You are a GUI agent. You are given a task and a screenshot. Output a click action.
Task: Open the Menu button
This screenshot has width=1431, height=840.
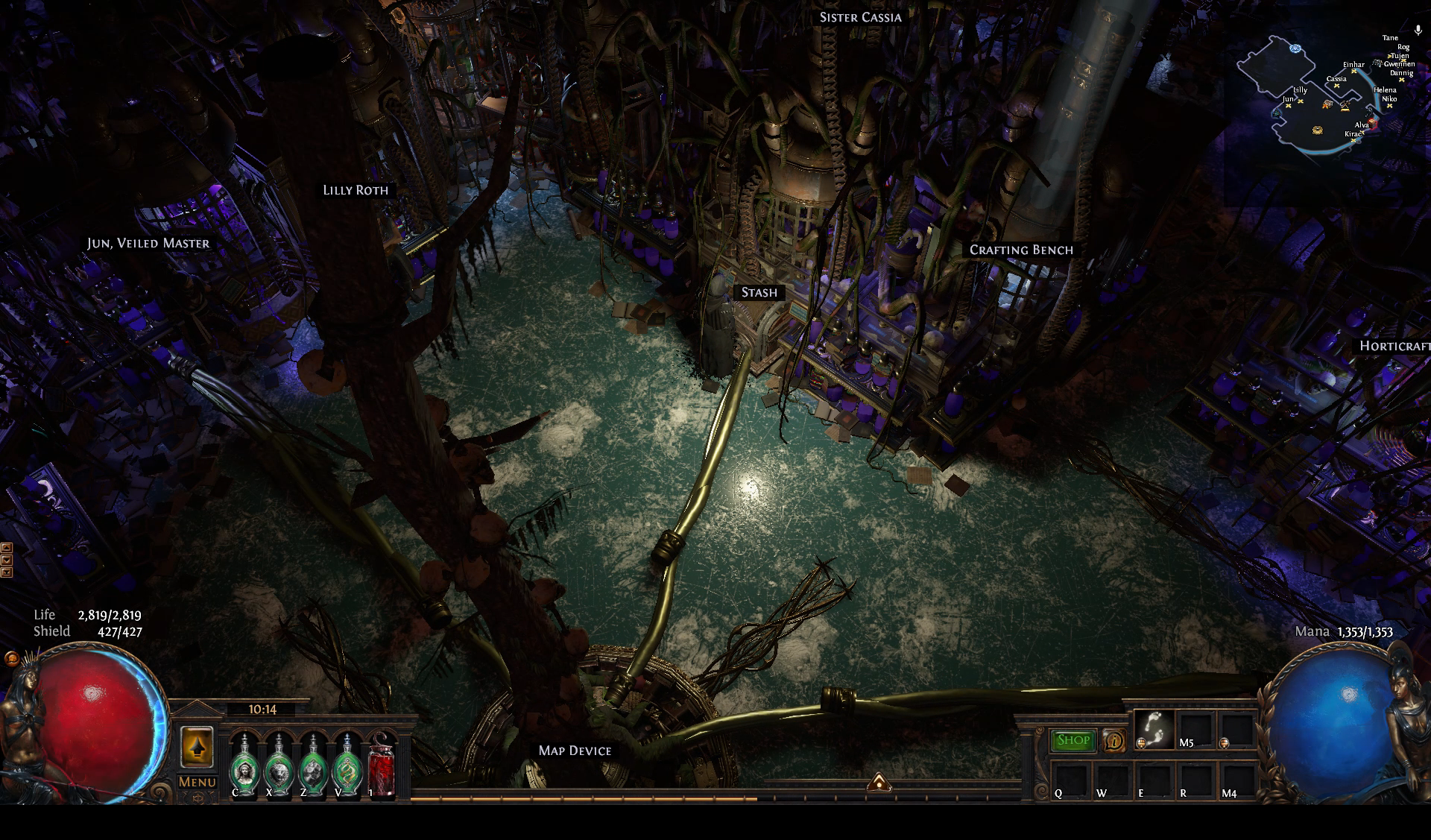197,782
